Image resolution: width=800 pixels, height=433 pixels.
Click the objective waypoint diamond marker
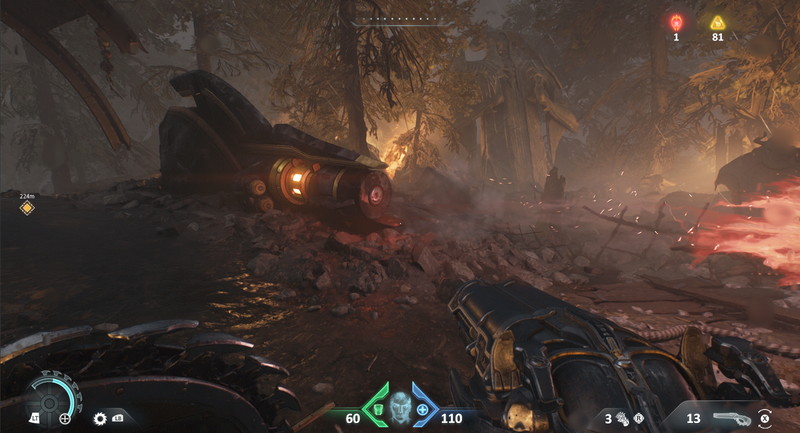(27, 208)
